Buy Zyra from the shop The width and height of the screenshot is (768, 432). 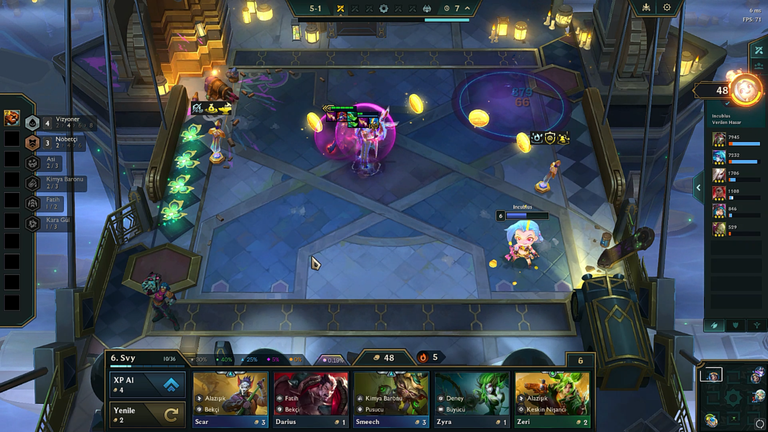[471, 400]
